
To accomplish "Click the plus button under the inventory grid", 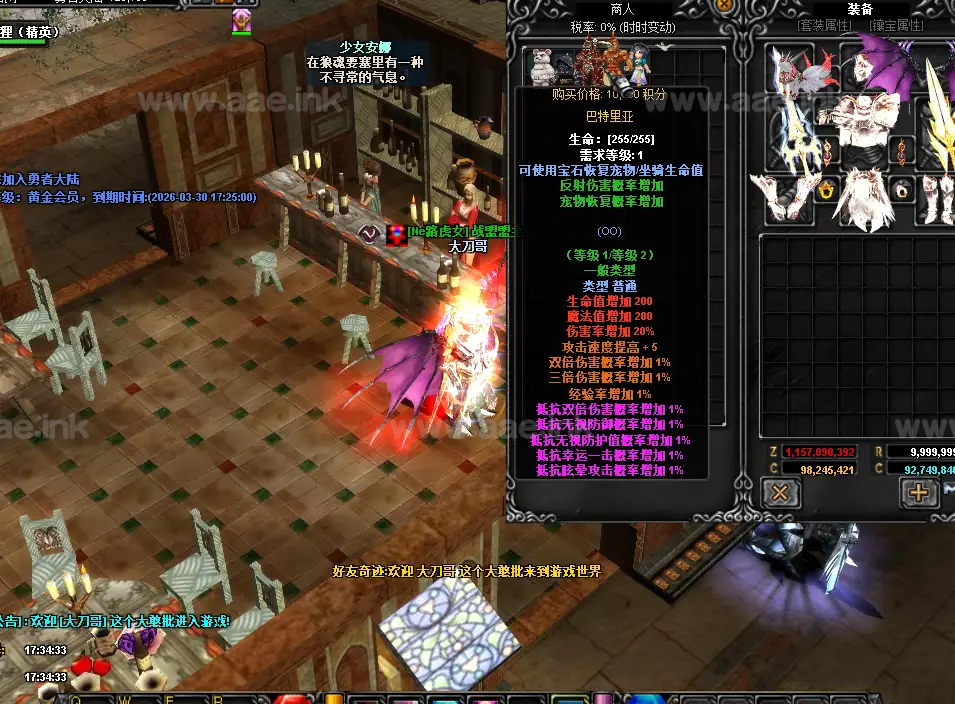I will point(917,491).
